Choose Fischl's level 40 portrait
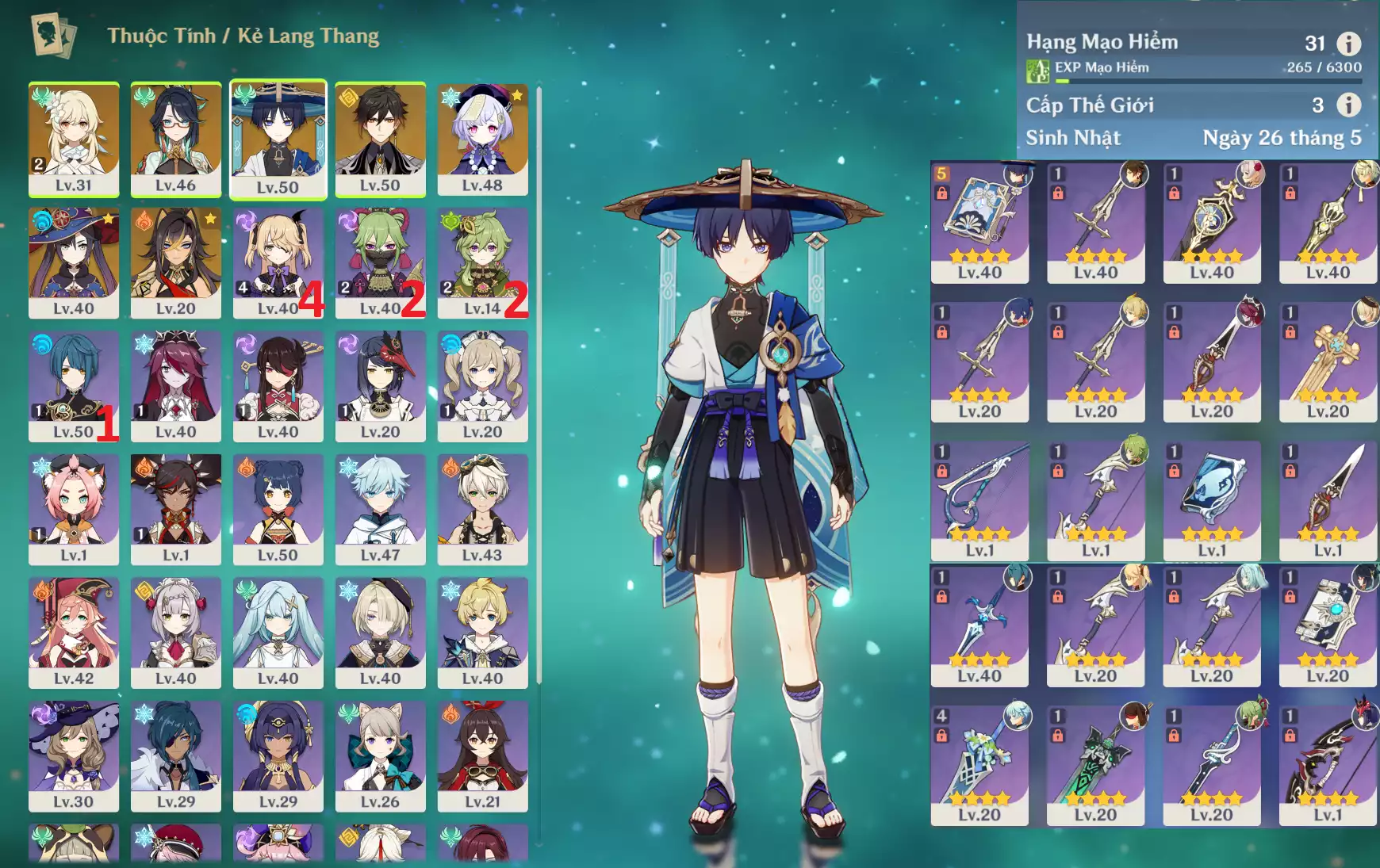The width and height of the screenshot is (1380, 868). tap(278, 262)
